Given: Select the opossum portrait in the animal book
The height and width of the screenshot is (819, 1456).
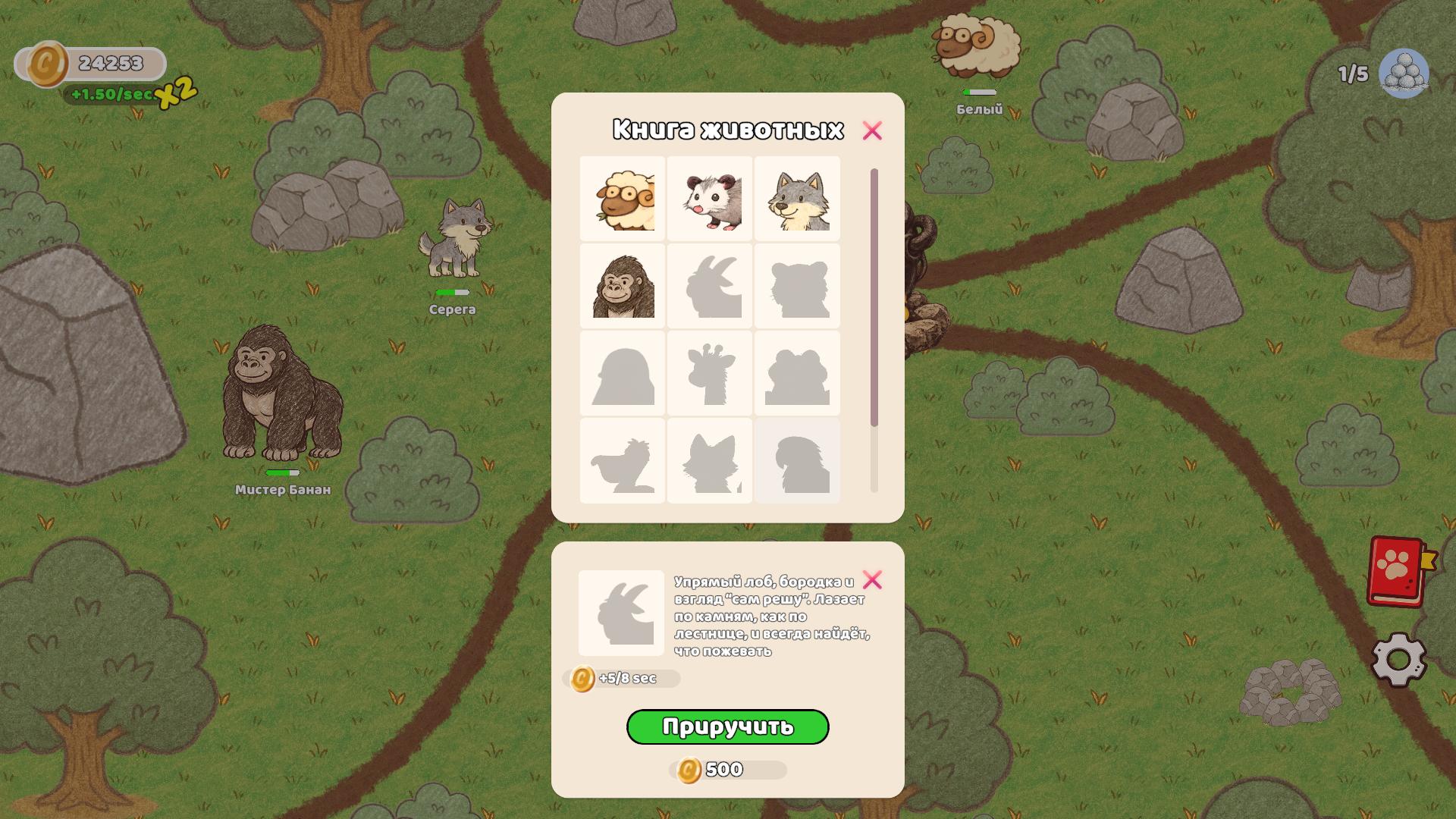Looking at the screenshot, I should click(x=709, y=199).
